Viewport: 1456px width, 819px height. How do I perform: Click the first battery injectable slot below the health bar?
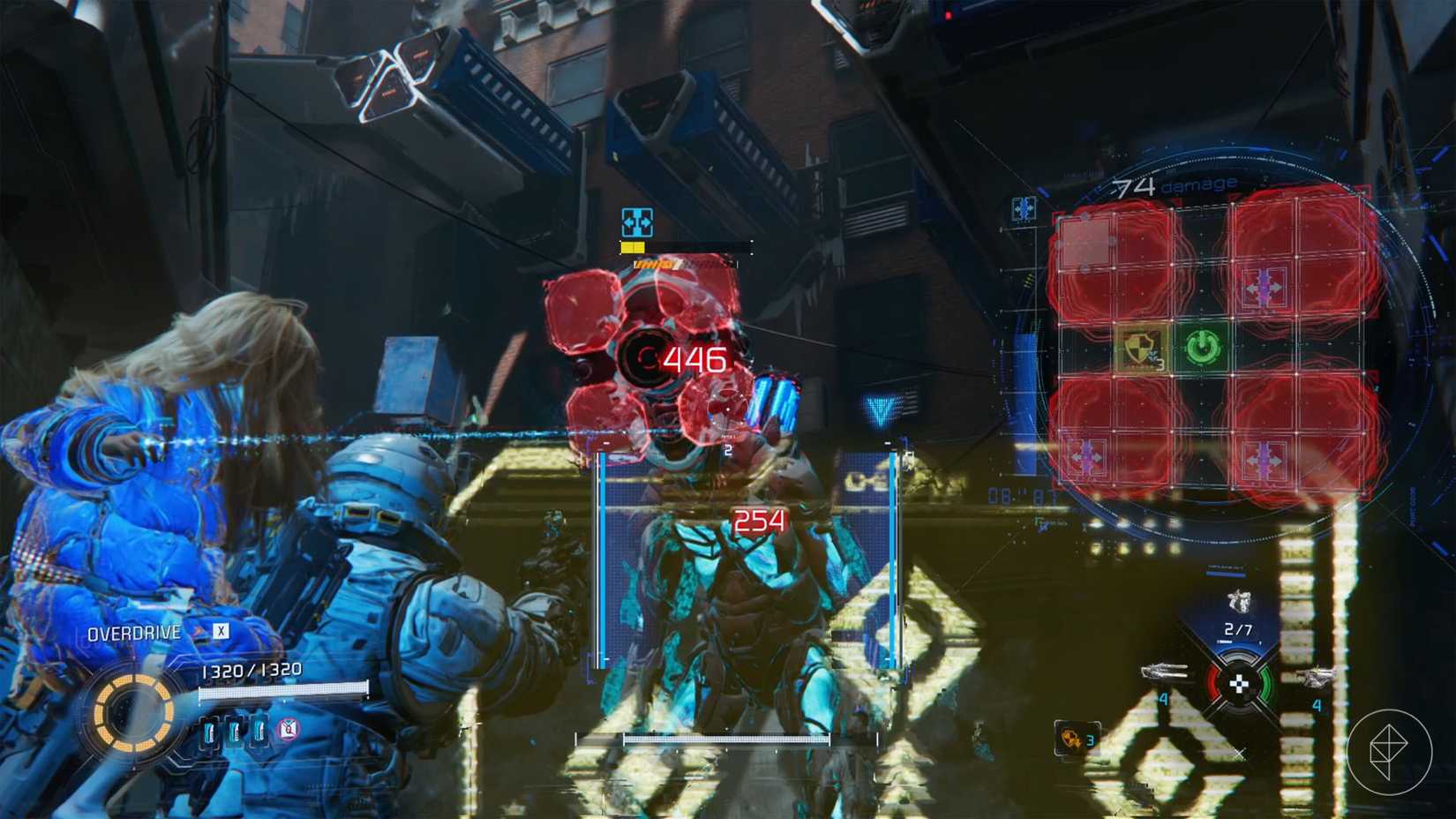(x=209, y=733)
